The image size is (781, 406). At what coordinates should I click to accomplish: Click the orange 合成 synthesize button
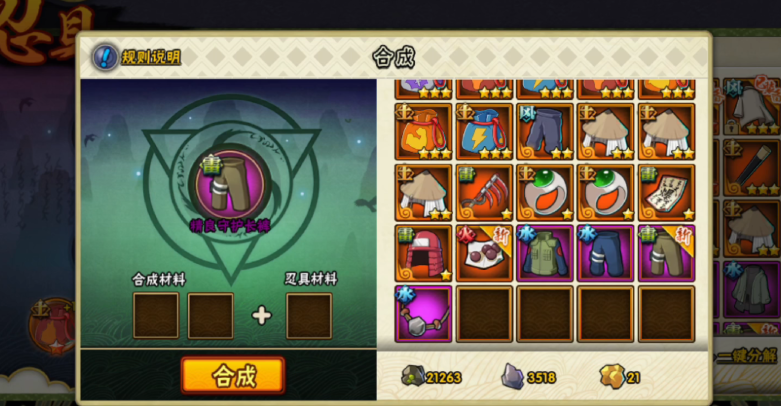click(x=233, y=375)
